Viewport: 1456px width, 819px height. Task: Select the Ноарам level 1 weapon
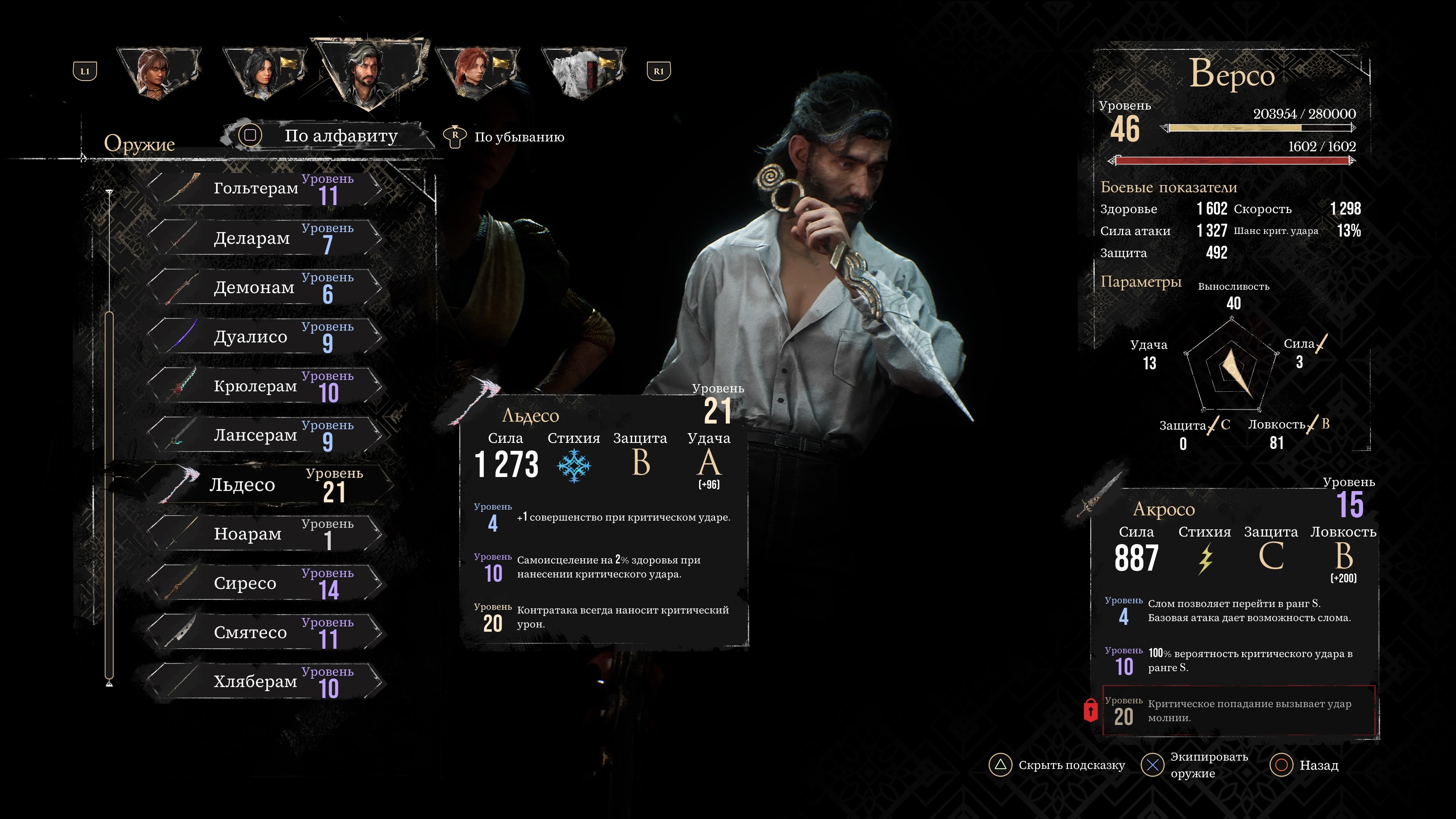(265, 533)
